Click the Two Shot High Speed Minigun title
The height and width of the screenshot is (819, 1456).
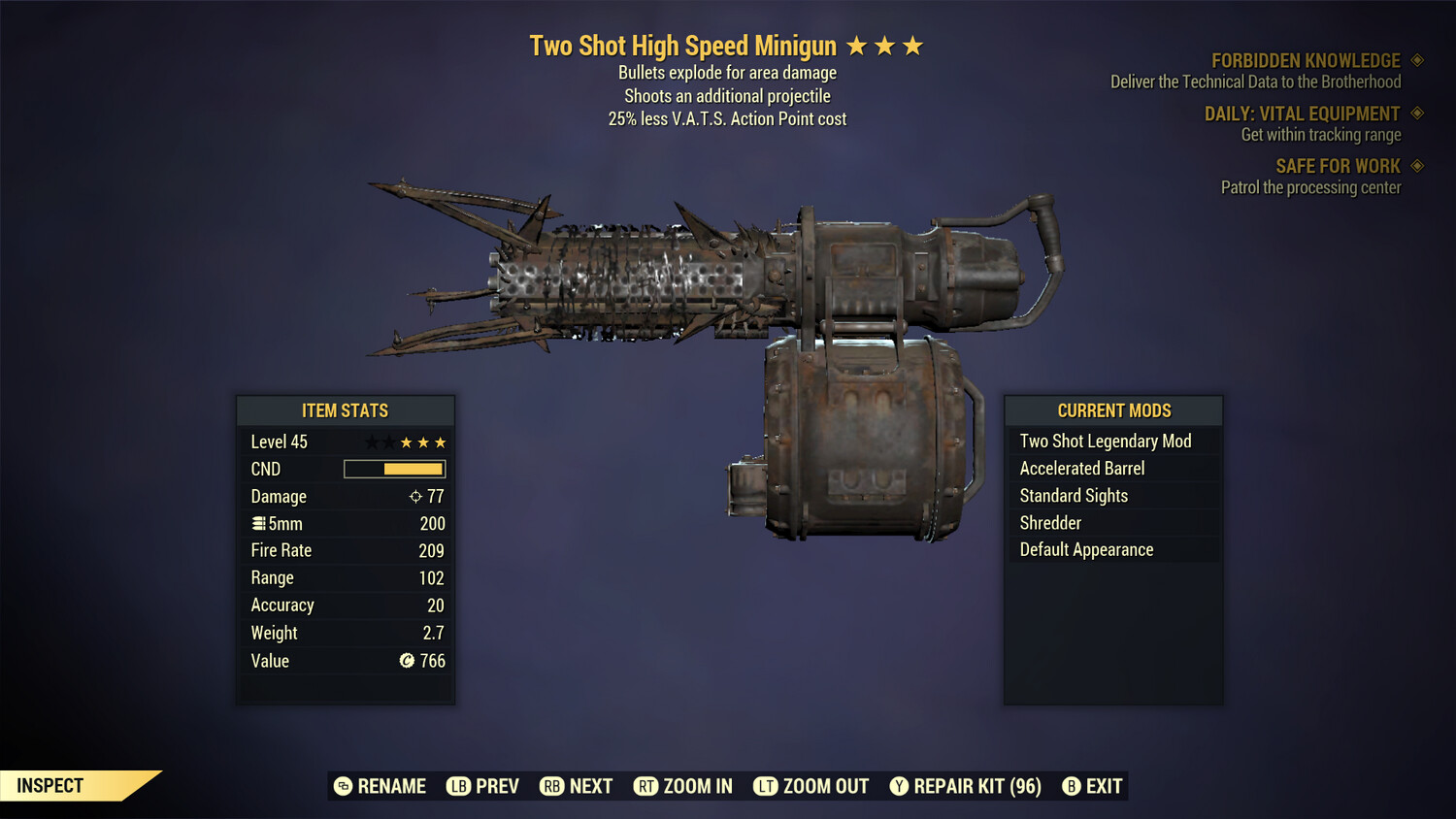(683, 45)
